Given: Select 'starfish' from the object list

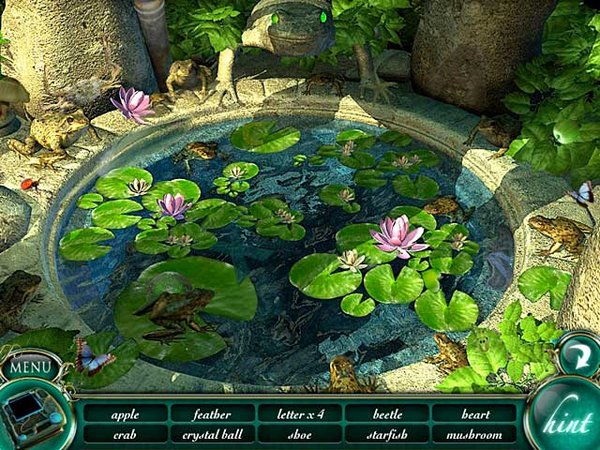Looking at the screenshot, I should pyautogui.click(x=387, y=434).
